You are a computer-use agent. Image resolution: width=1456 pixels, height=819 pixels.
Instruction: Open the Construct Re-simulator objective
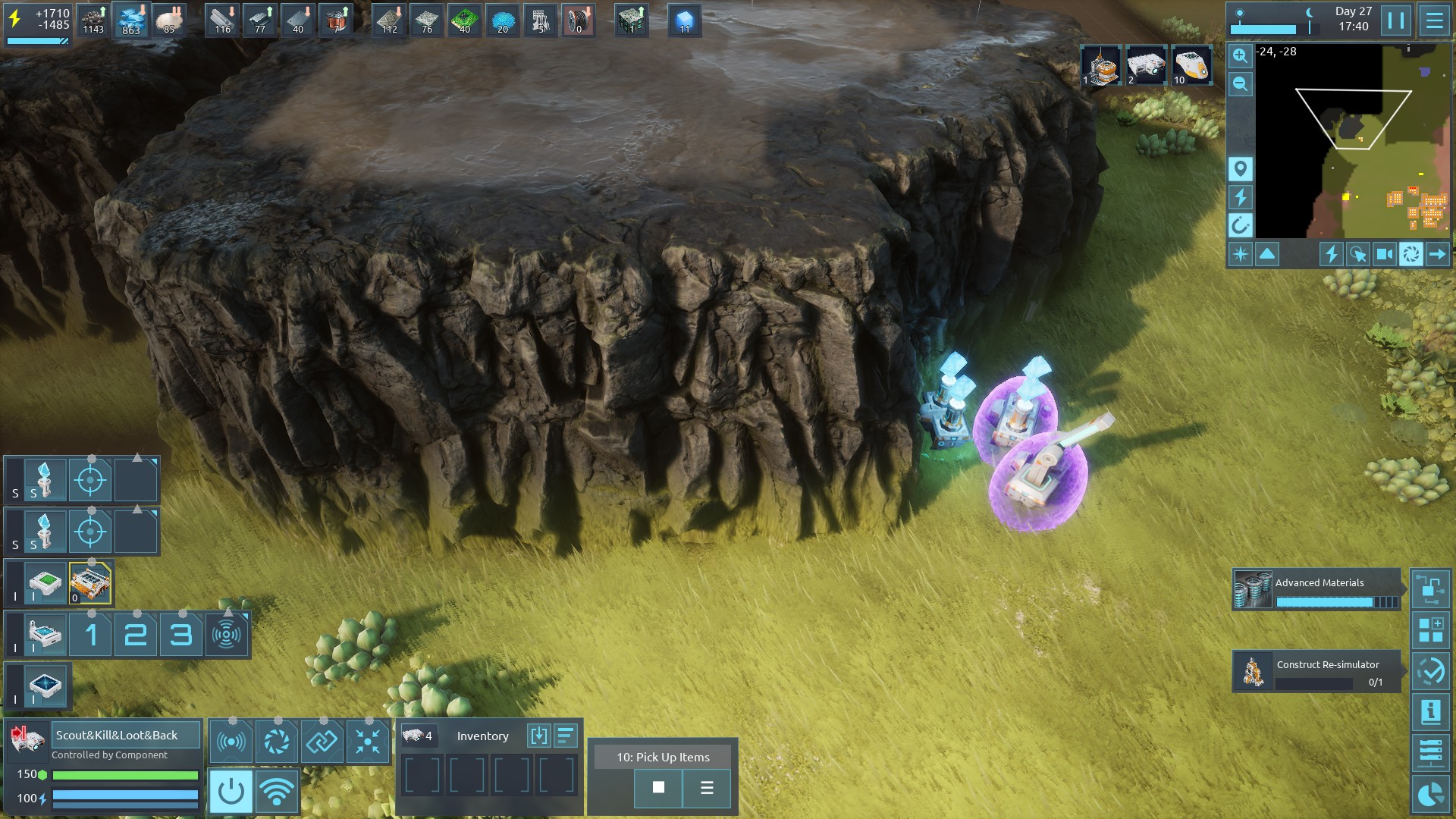(1316, 670)
